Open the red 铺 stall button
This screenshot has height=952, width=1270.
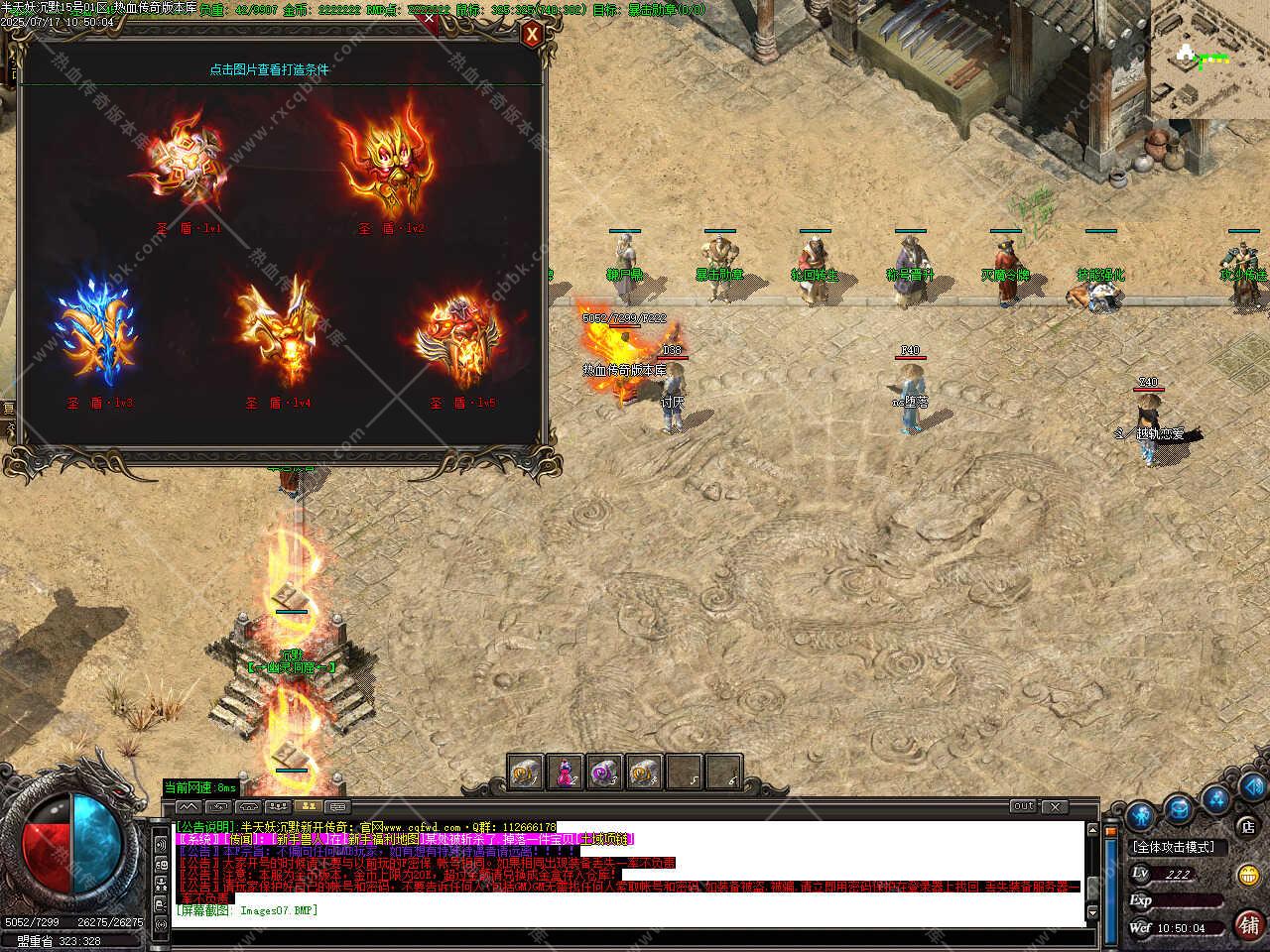1248,924
